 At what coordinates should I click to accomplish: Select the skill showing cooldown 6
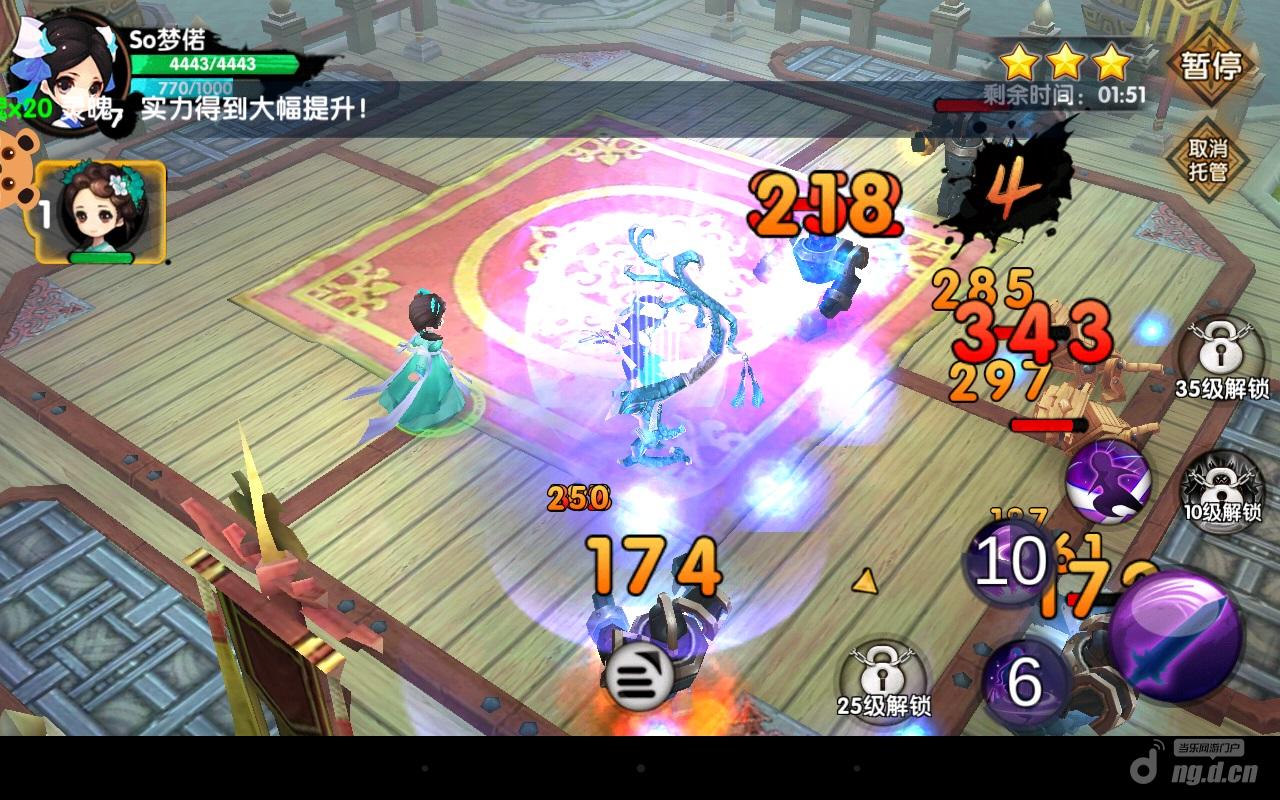click(x=1023, y=680)
